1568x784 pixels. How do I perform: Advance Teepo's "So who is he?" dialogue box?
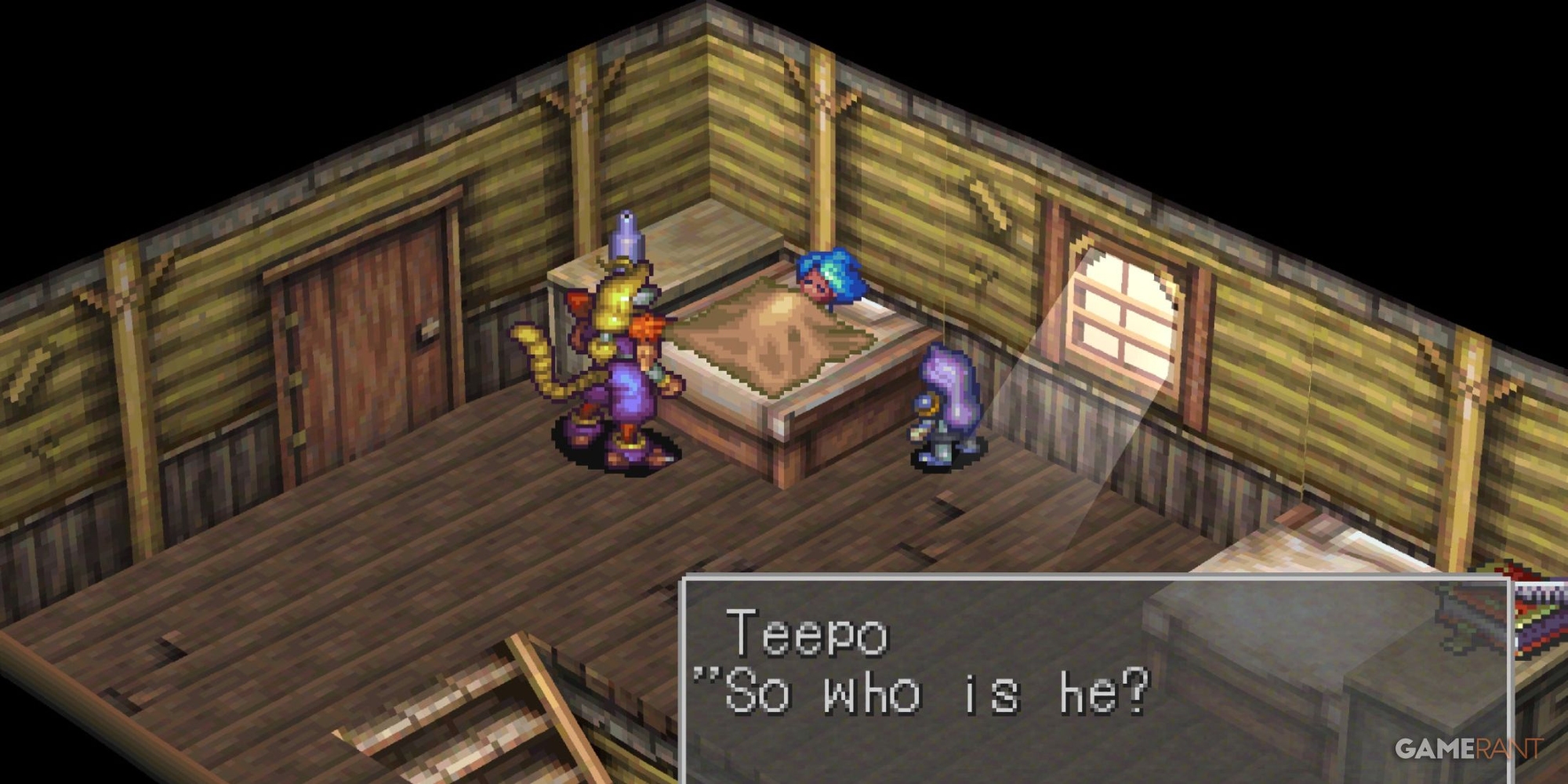[1094, 679]
